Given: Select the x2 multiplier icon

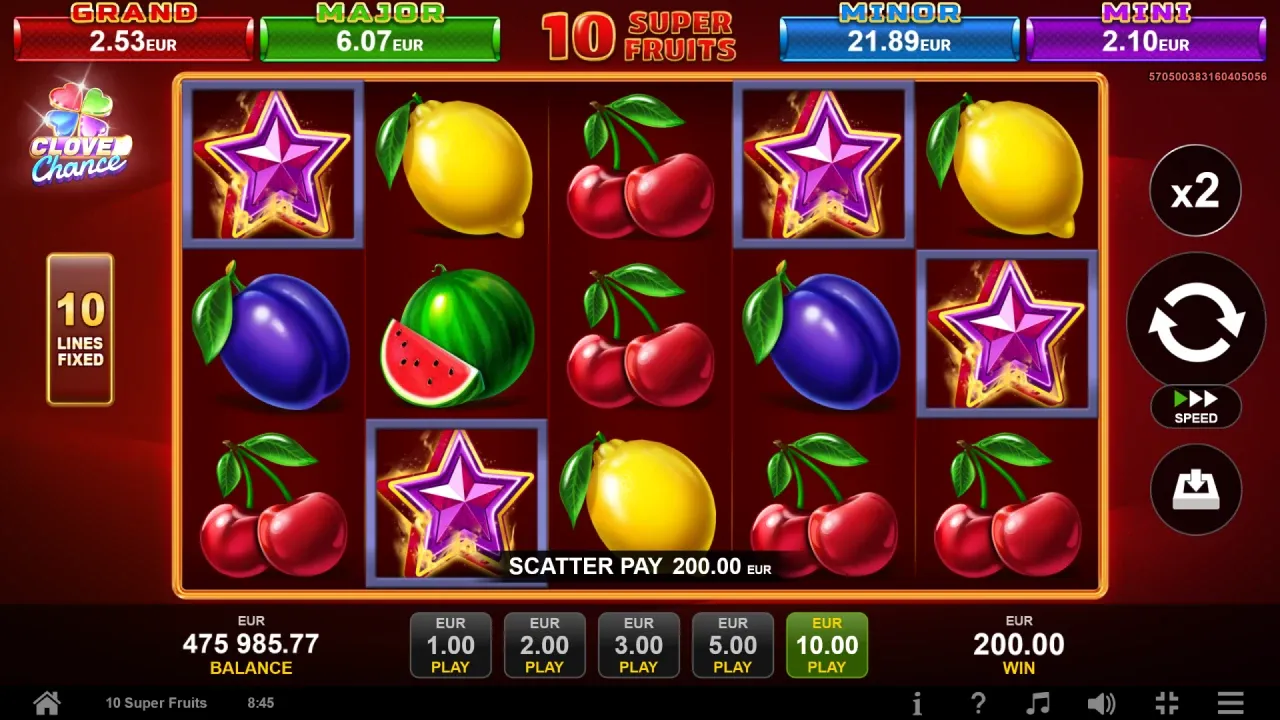Looking at the screenshot, I should [1196, 190].
